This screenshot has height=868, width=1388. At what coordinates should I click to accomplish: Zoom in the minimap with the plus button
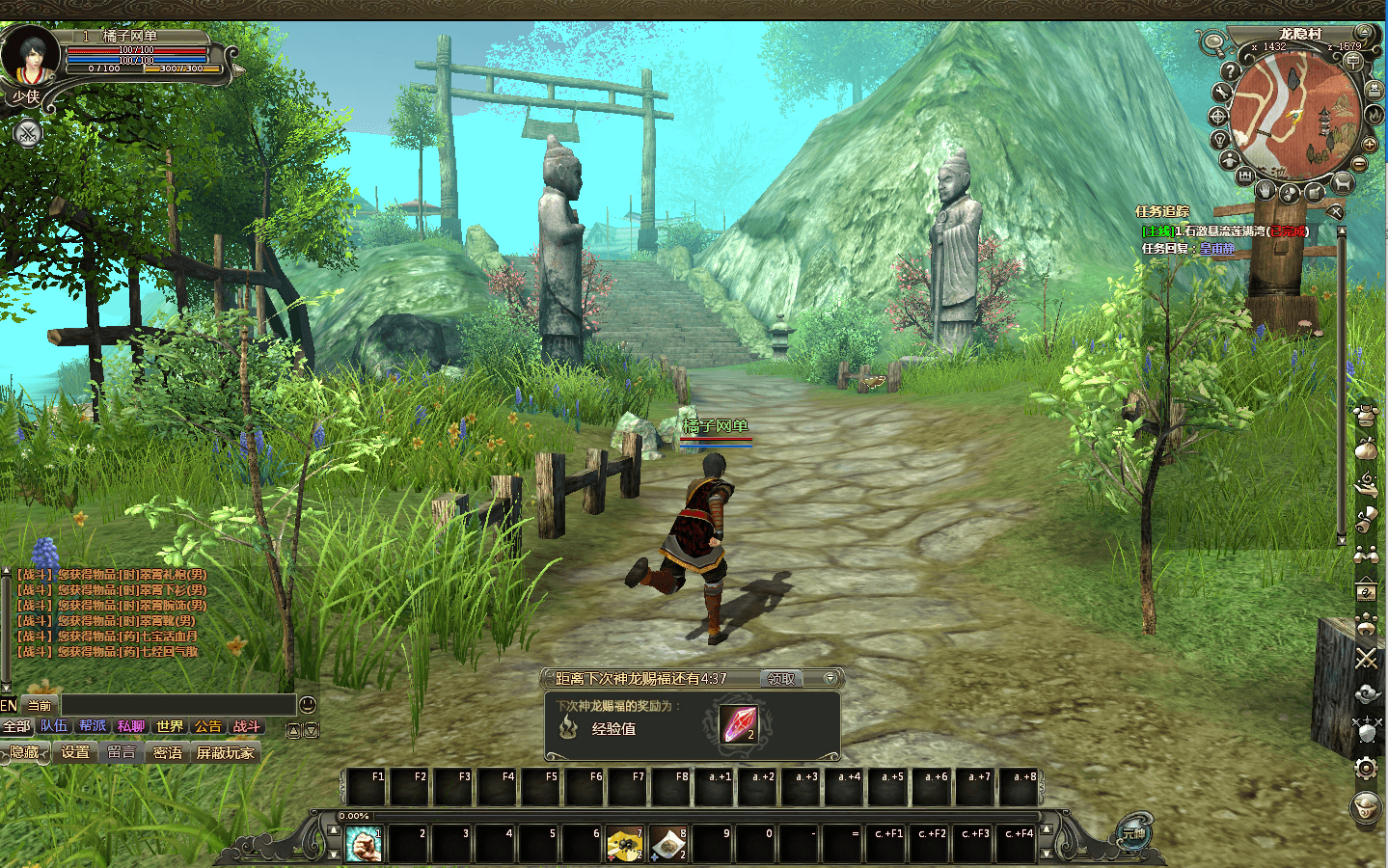coord(1369,144)
